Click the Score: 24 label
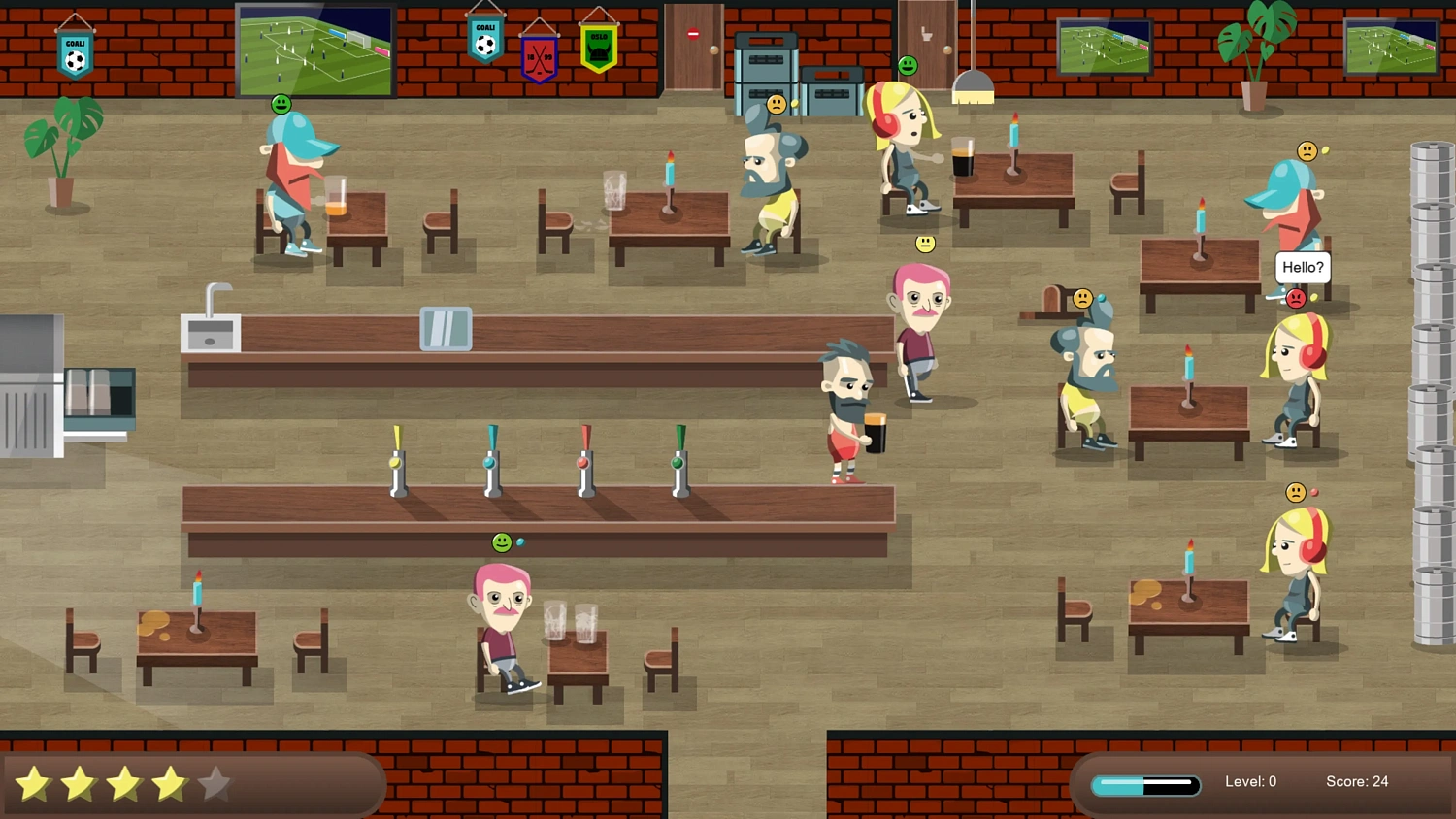 tap(1357, 781)
